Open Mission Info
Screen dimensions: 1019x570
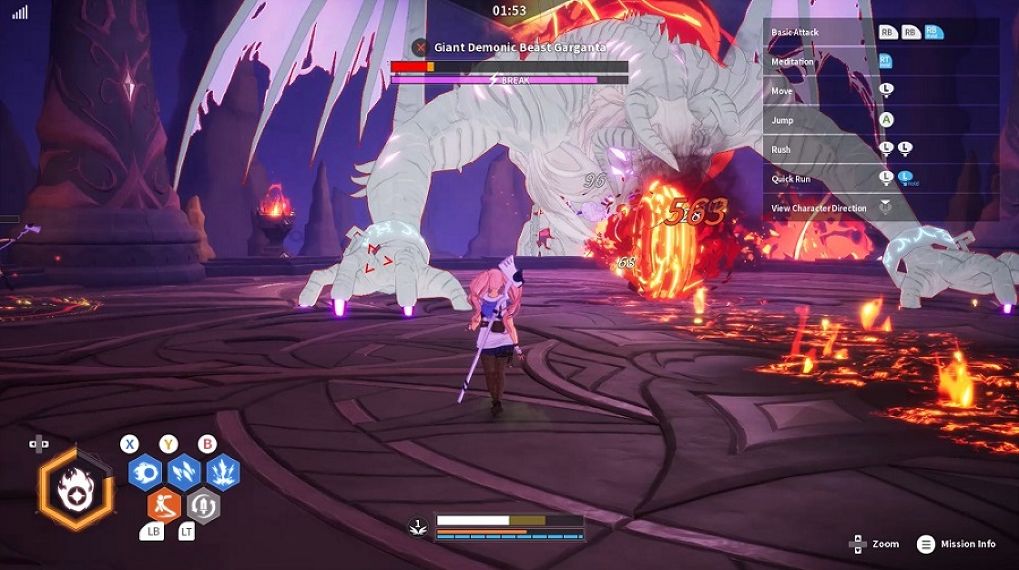957,544
